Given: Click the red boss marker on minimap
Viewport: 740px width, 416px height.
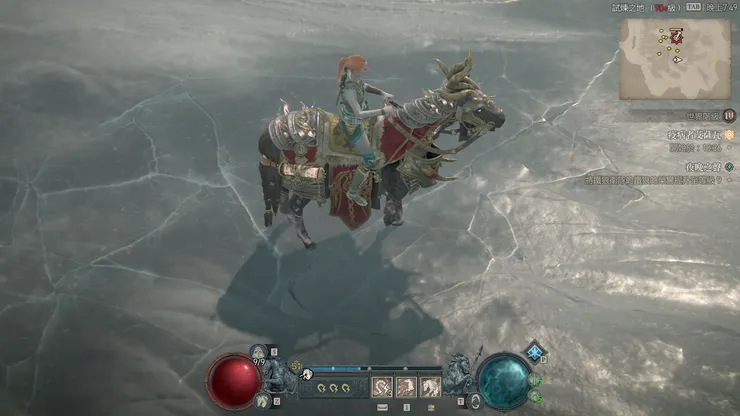Looking at the screenshot, I should (677, 36).
